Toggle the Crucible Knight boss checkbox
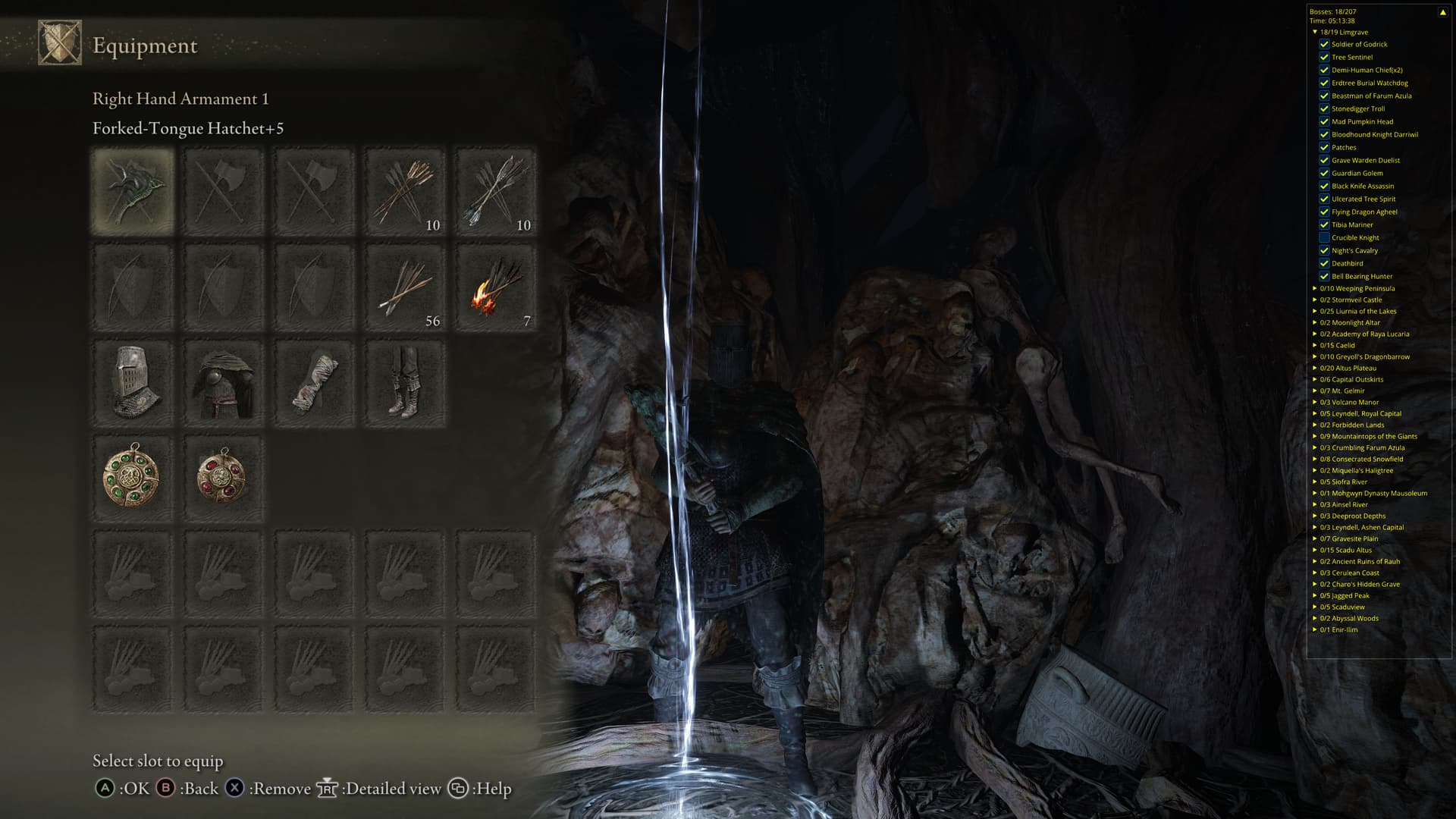The height and width of the screenshot is (819, 1456). [1324, 237]
